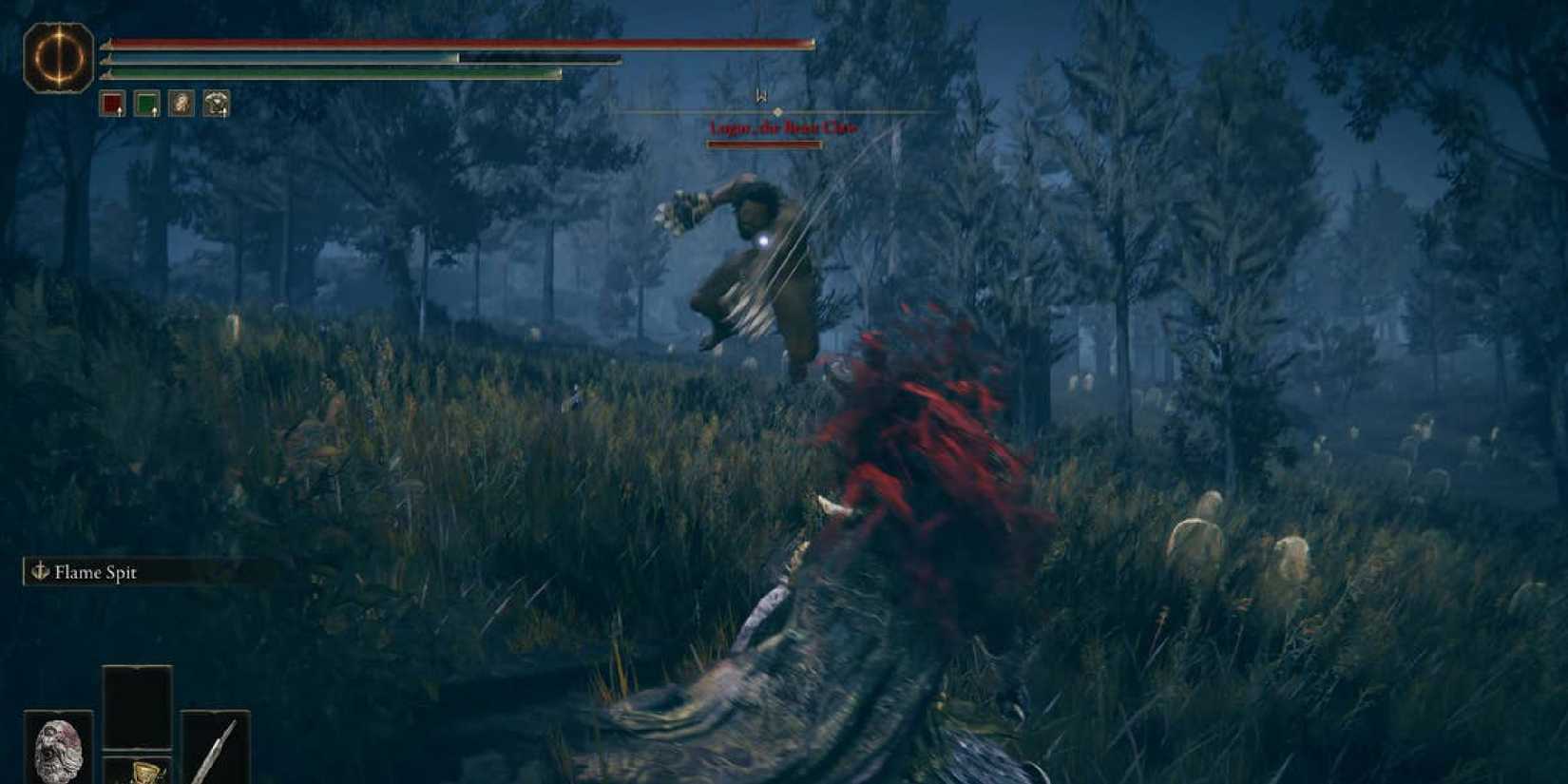The height and width of the screenshot is (784, 1568).
Task: Click the up arrow on the Crimson Flask slot
Action: 119,112
